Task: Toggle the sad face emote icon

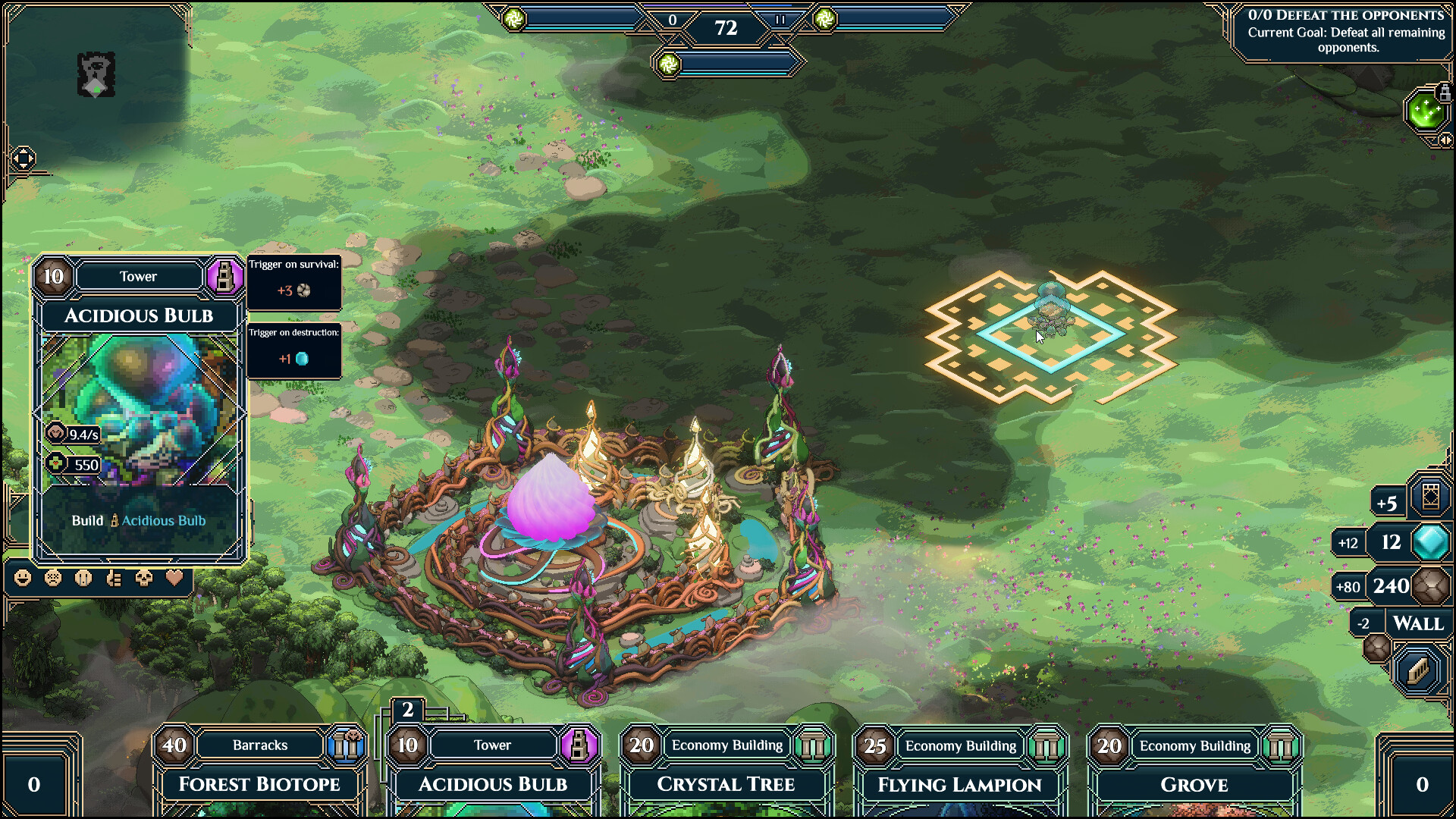Action: click(52, 579)
